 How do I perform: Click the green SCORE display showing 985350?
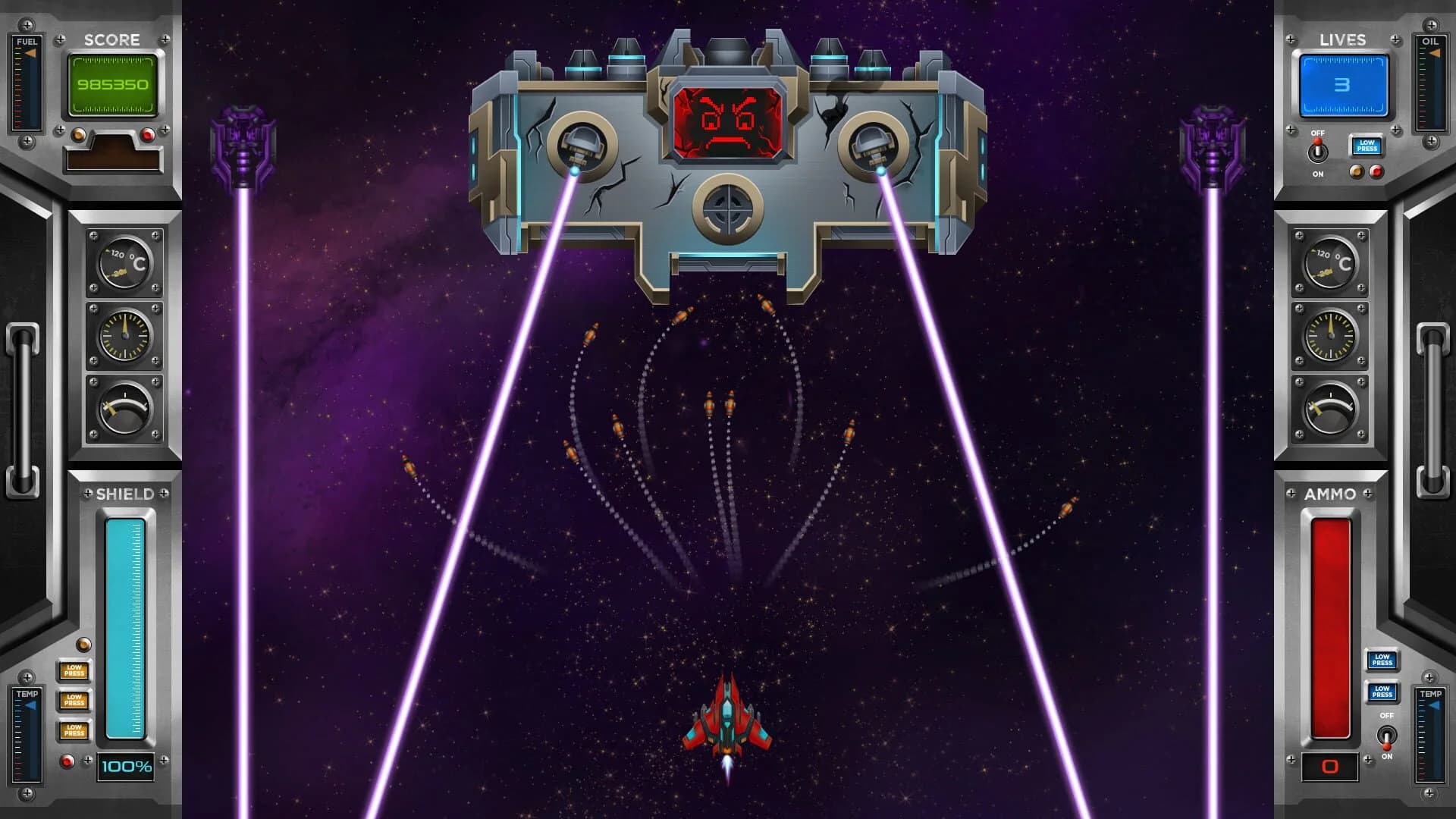(112, 85)
